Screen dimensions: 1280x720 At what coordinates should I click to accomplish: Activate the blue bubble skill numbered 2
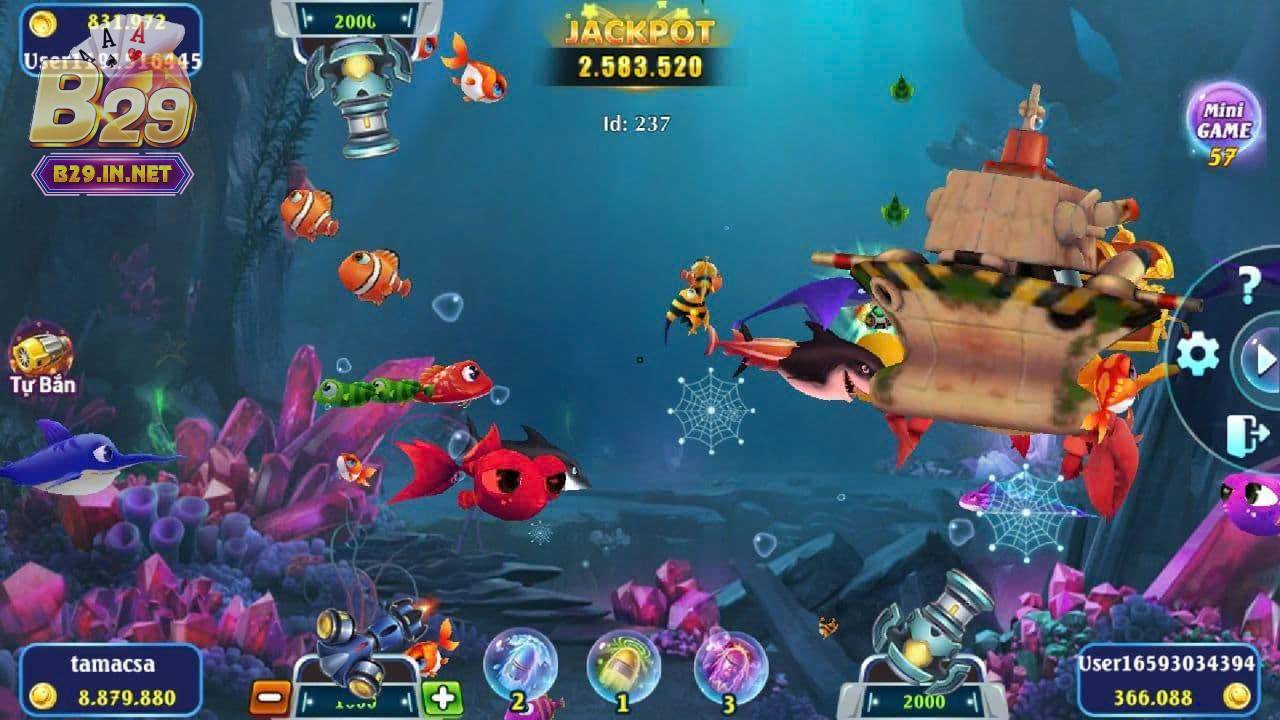pyautogui.click(x=518, y=667)
